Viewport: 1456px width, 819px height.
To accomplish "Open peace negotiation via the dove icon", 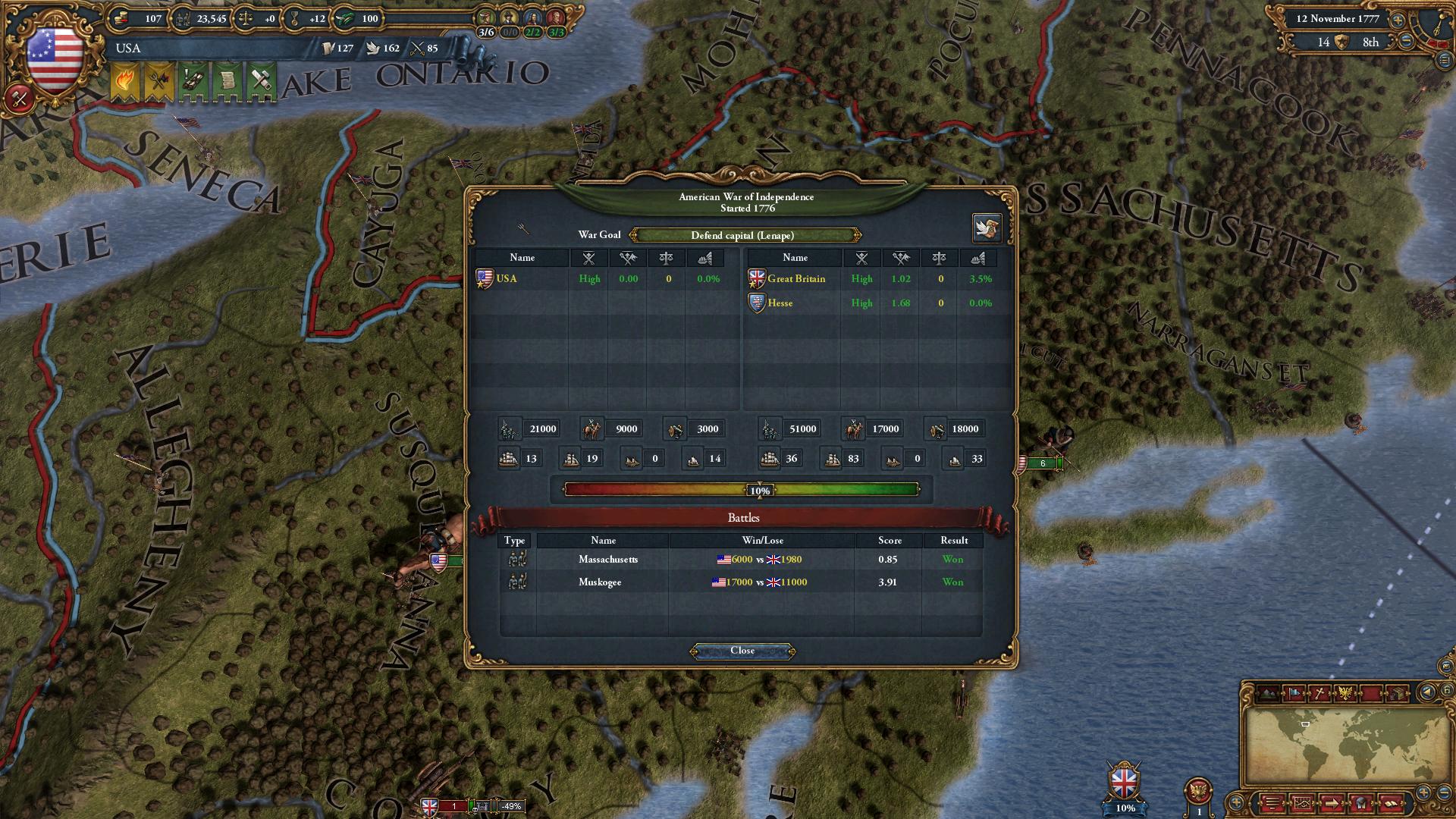I will tap(987, 227).
